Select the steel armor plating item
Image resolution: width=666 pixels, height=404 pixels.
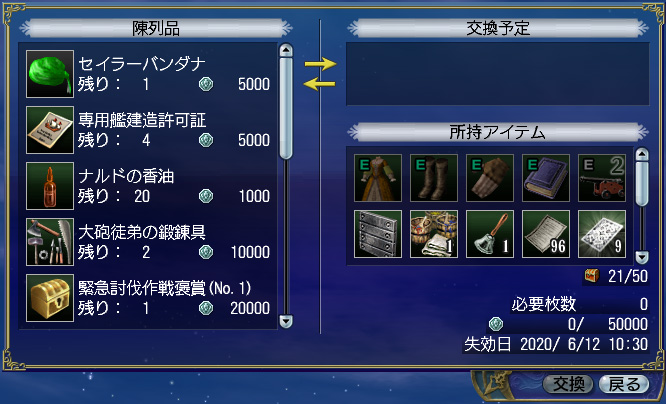pyautogui.click(x=378, y=234)
